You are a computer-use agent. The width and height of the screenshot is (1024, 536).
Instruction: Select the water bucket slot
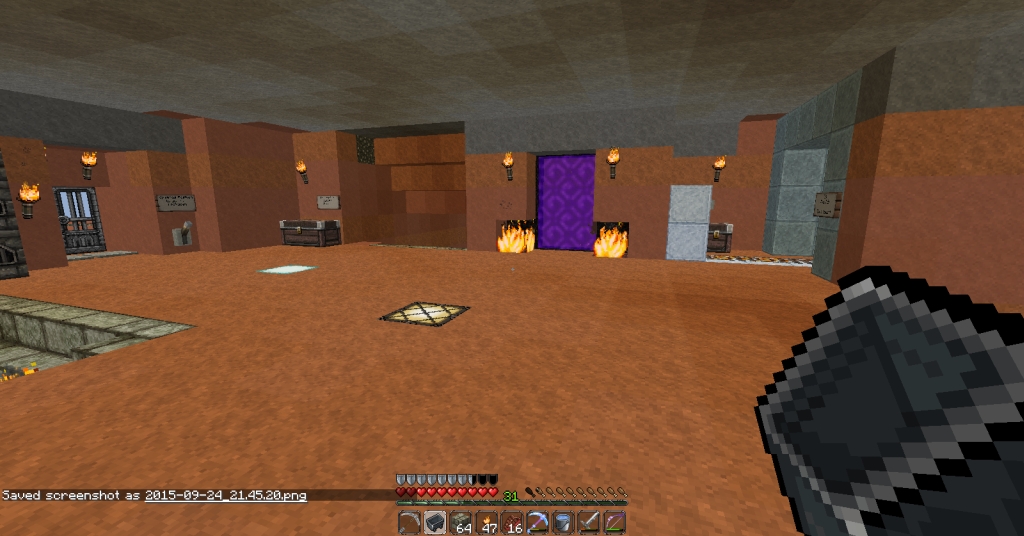[x=563, y=523]
